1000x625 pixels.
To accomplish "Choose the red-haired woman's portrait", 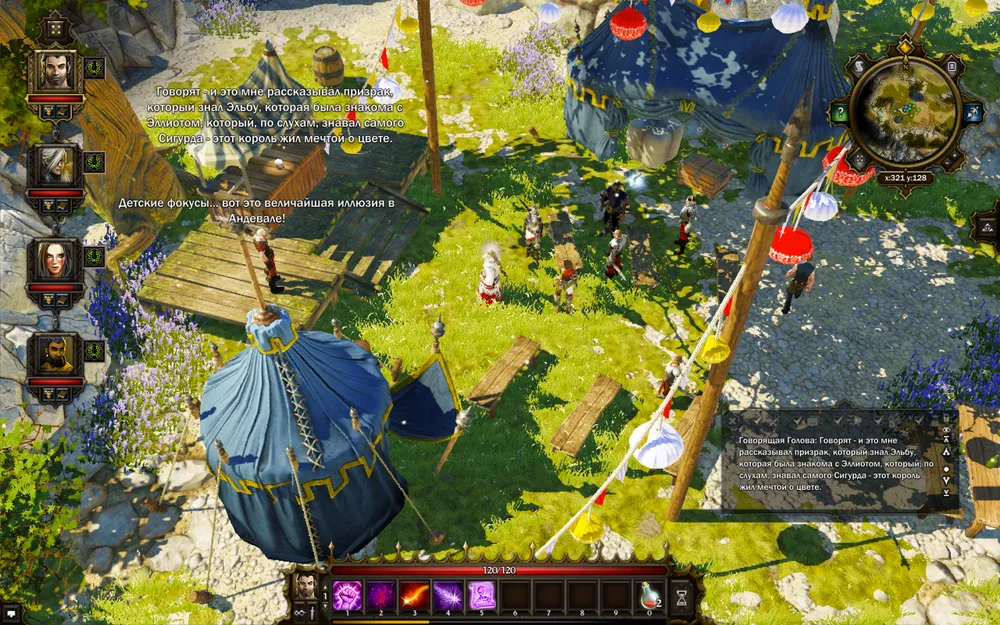I will click(x=54, y=260).
